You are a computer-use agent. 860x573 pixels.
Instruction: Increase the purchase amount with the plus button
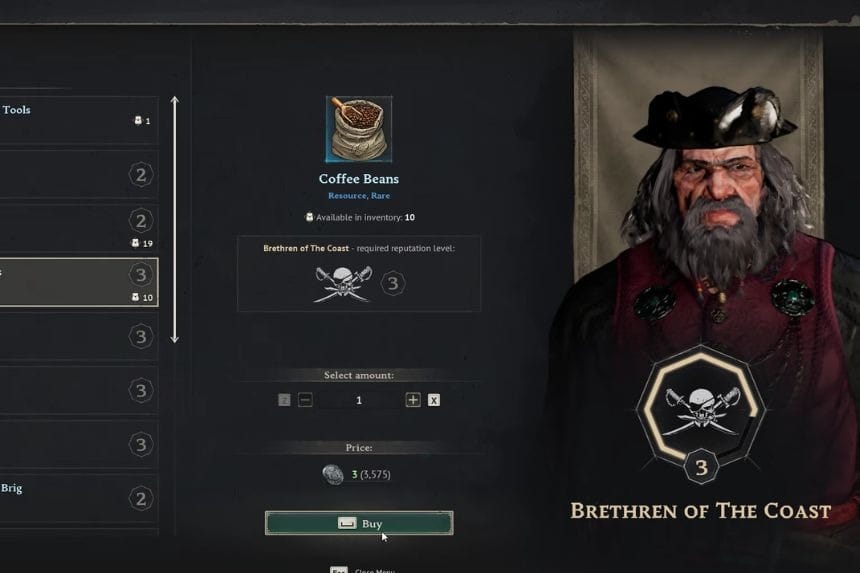pos(413,400)
